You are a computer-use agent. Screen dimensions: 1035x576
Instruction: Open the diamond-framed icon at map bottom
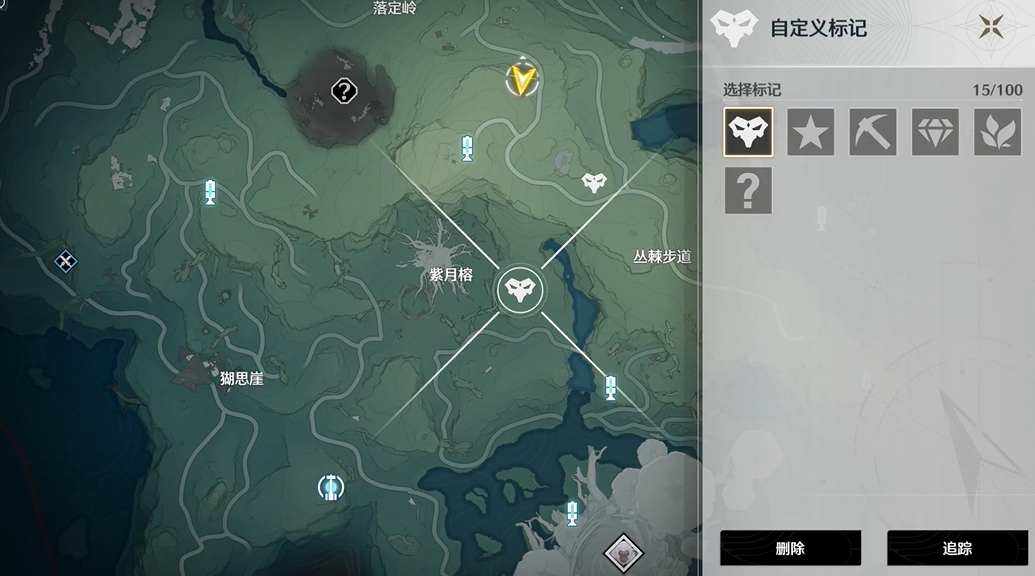[x=623, y=551]
